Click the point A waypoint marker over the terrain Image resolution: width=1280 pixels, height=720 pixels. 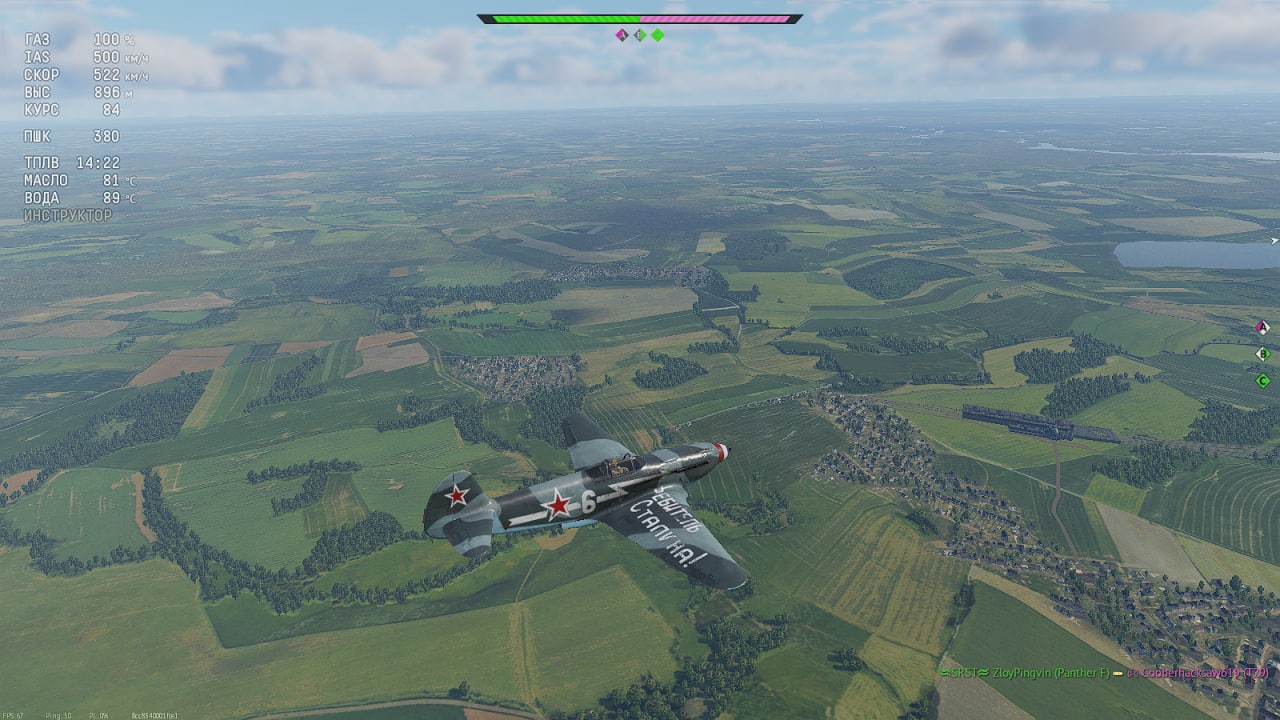point(1262,327)
